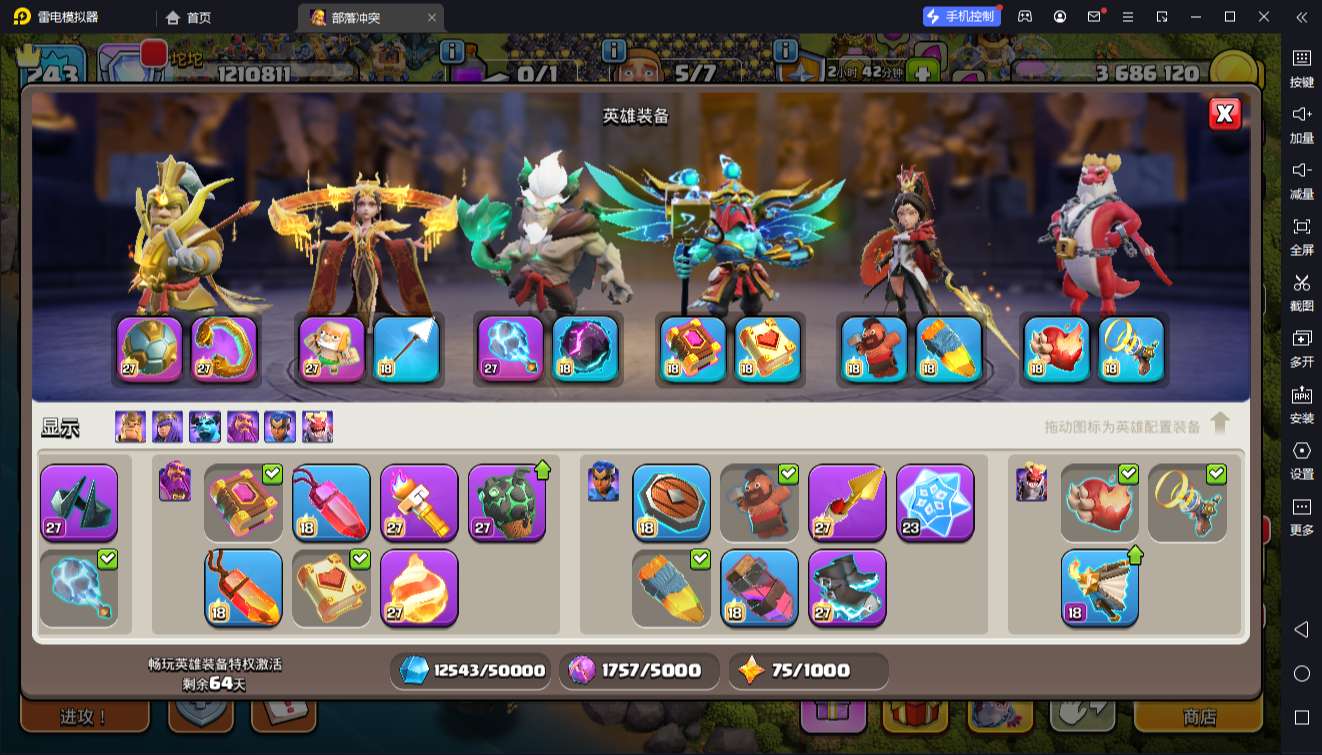Pick the green lava hound puppet

pyautogui.click(x=507, y=502)
